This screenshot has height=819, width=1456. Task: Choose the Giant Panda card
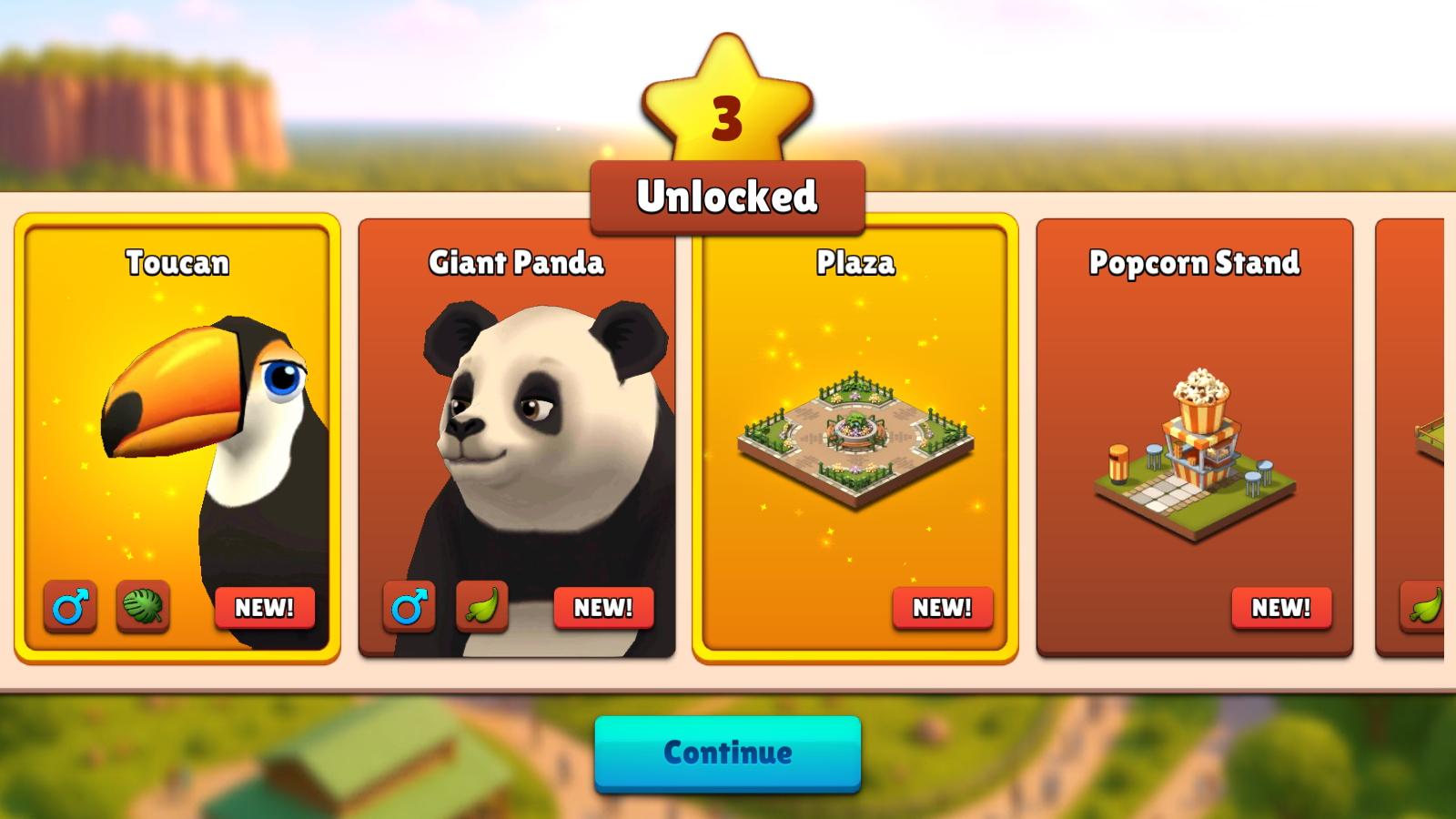point(517,437)
